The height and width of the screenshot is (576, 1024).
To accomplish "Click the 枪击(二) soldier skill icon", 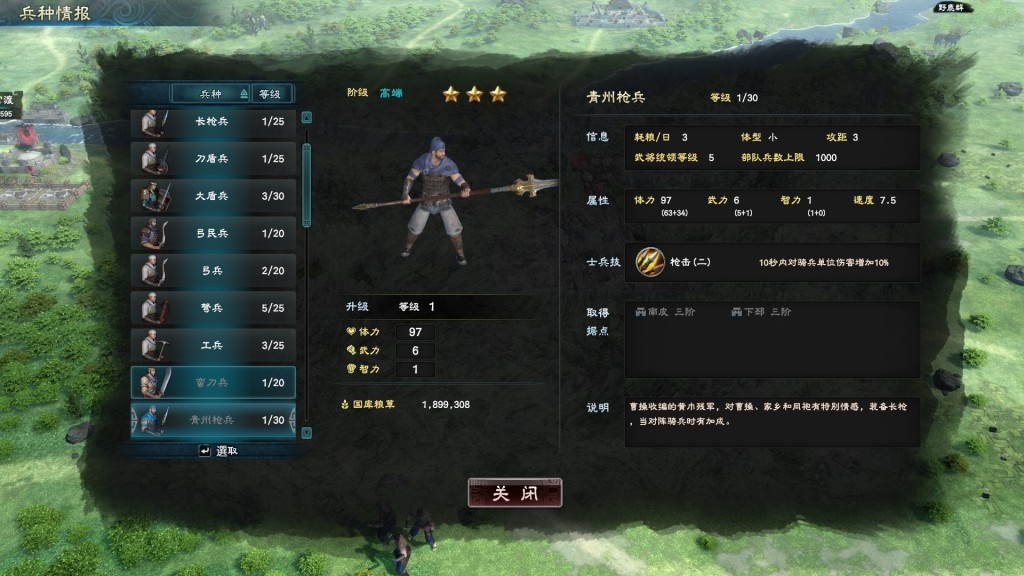I will tap(649, 261).
